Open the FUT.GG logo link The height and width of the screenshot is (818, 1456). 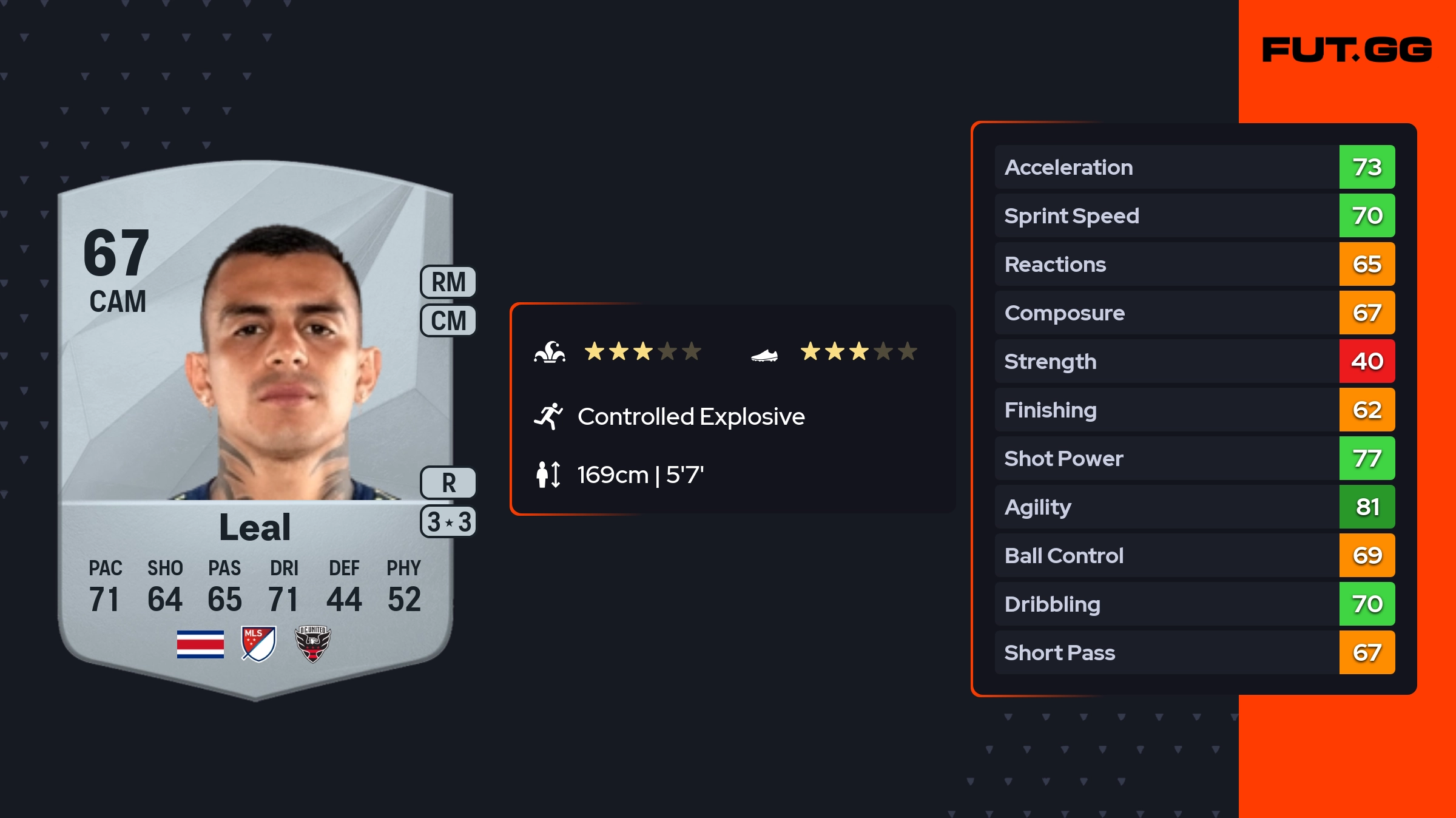(x=1347, y=50)
